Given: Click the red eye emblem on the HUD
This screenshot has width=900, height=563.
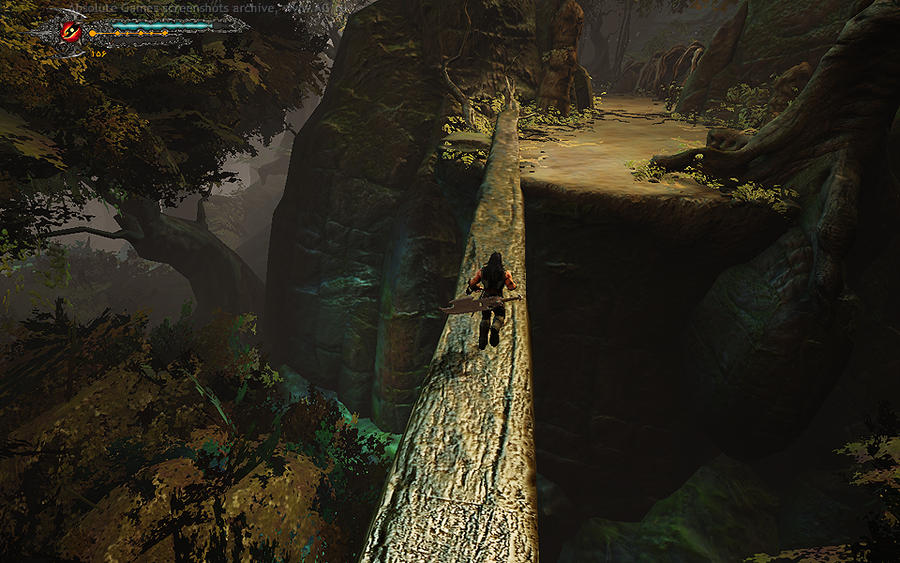Looking at the screenshot, I should point(72,31).
